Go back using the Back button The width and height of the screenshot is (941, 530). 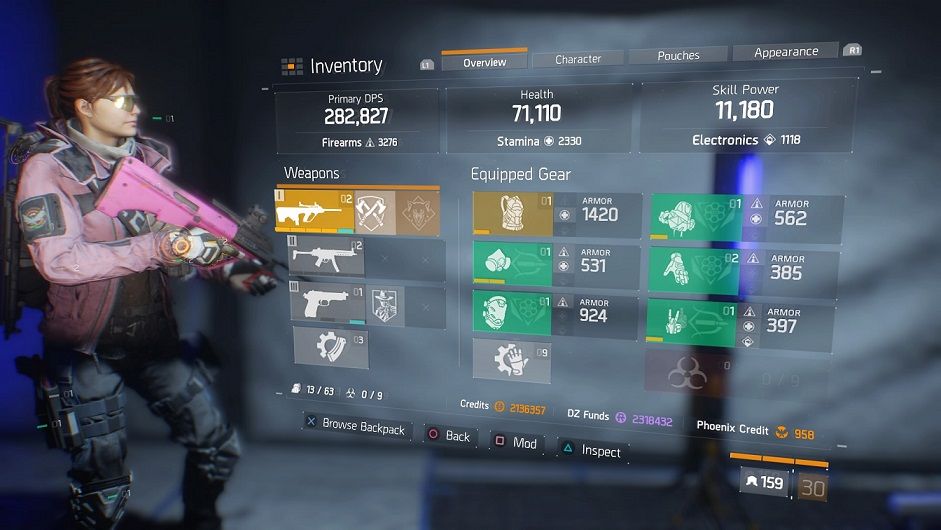tap(449, 436)
